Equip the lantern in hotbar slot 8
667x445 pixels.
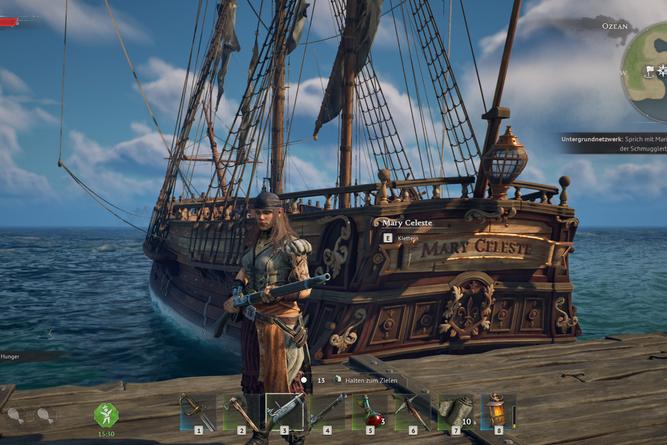point(497,412)
